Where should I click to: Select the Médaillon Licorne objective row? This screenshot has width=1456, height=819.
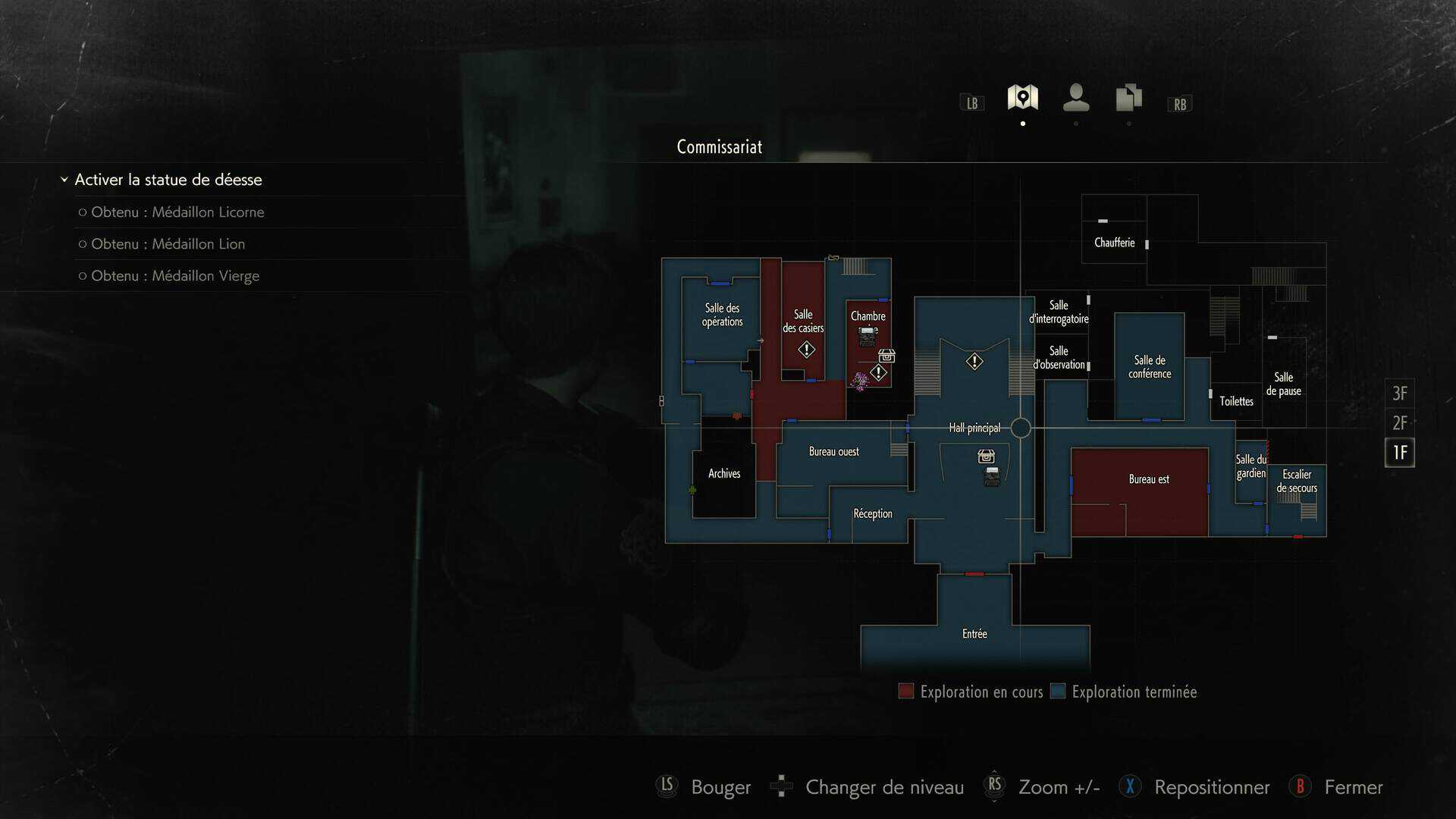[177, 212]
